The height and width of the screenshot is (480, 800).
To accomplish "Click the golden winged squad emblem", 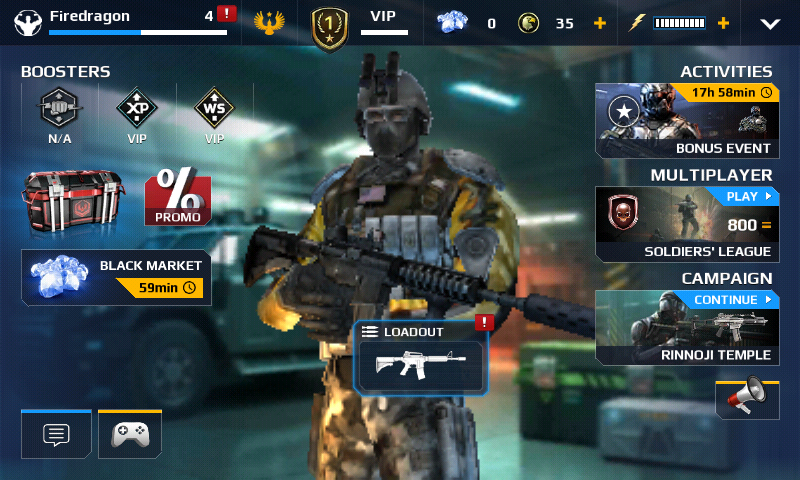I will coord(269,23).
